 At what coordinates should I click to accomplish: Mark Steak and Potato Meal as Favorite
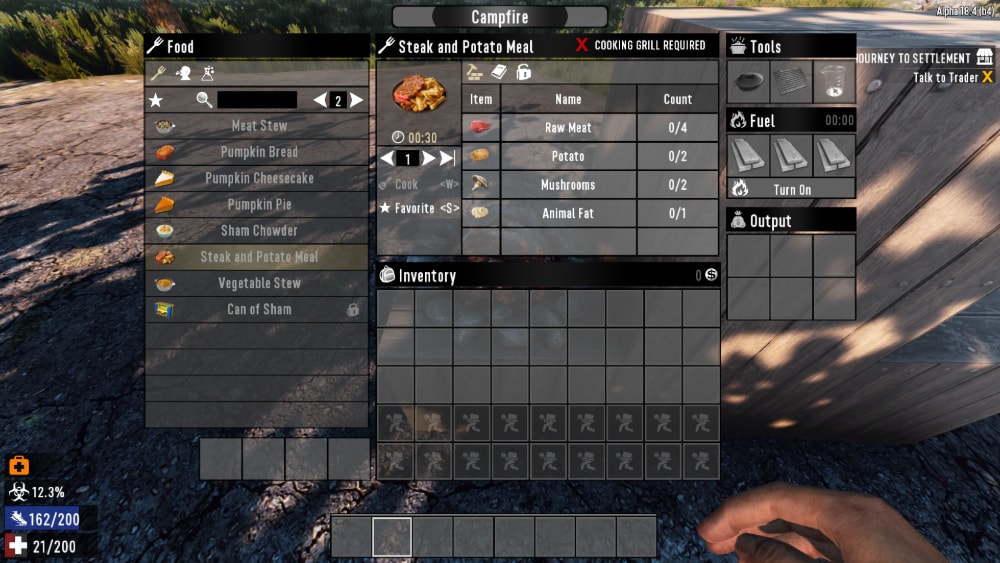point(418,208)
